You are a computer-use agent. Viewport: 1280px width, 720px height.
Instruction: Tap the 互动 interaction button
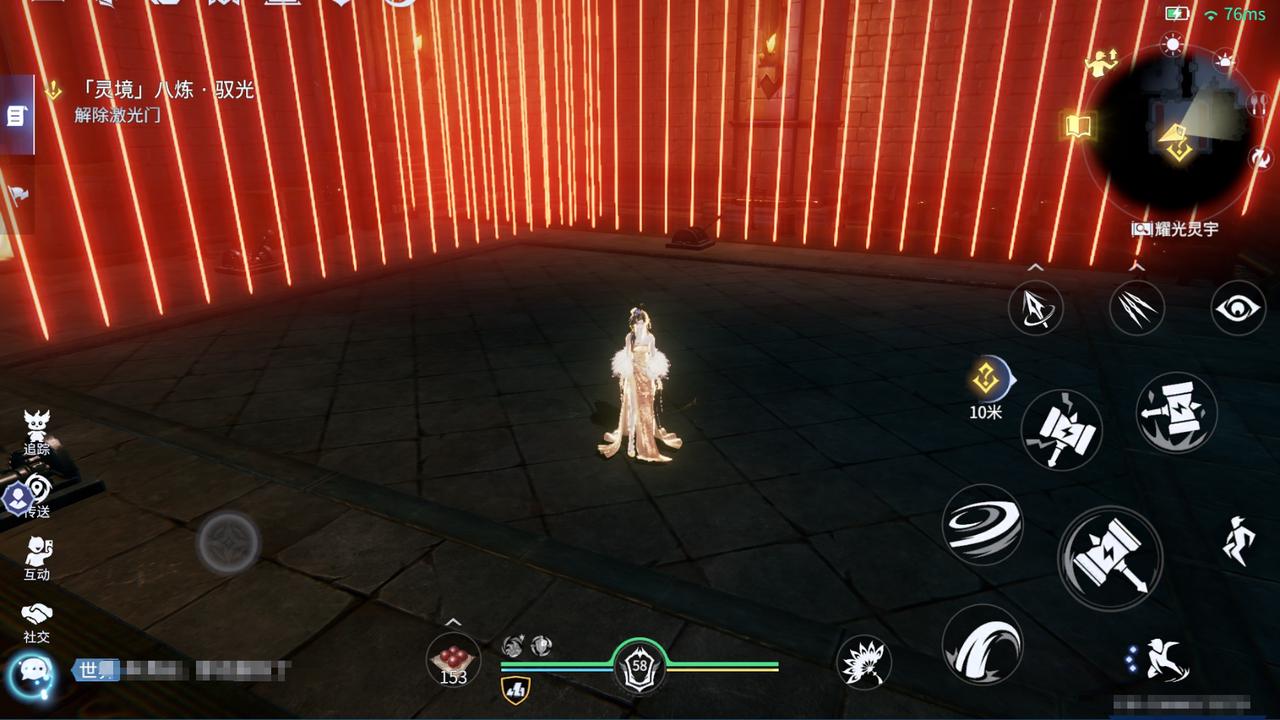coord(37,557)
